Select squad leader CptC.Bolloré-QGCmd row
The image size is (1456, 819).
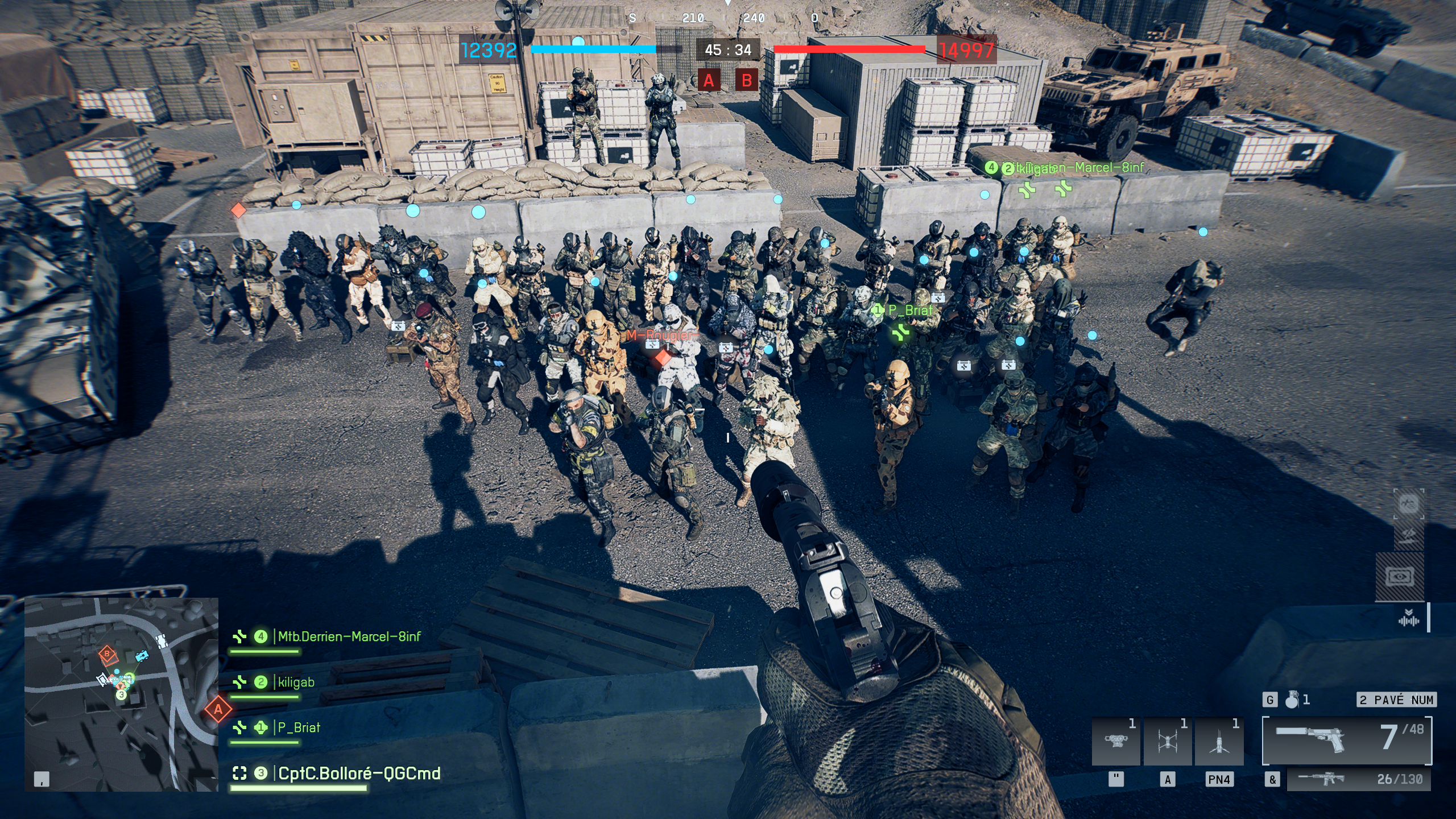click(358, 773)
